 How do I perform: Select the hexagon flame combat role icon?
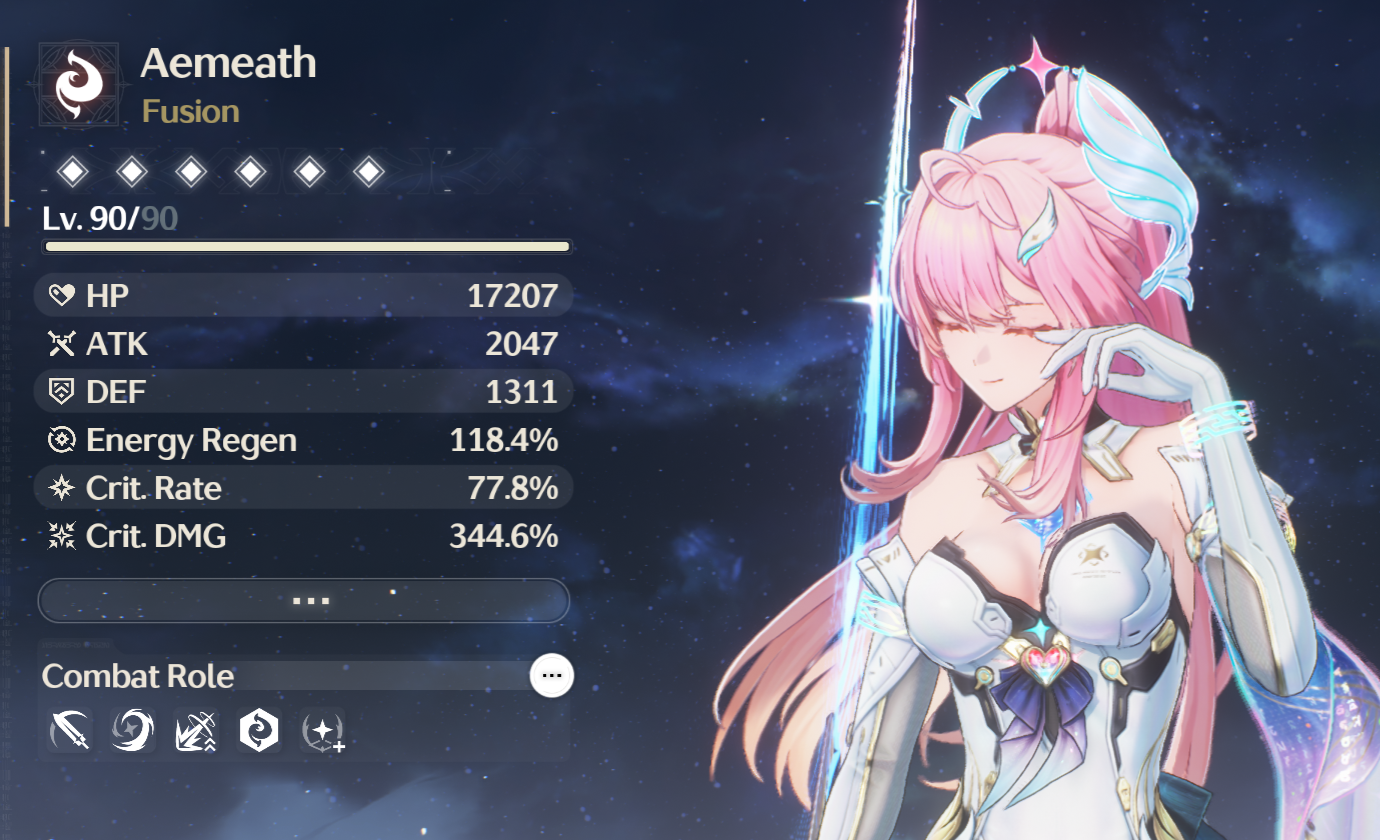[x=258, y=731]
